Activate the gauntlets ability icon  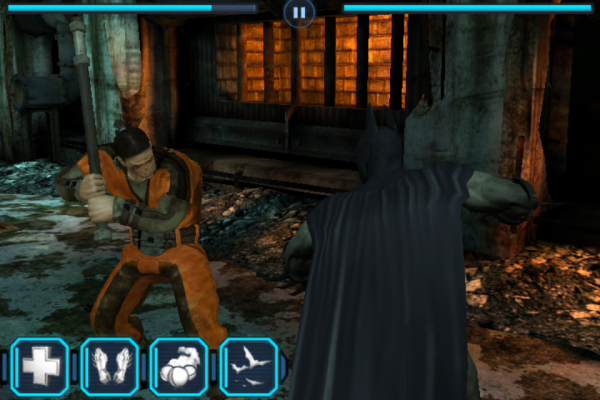109,367
